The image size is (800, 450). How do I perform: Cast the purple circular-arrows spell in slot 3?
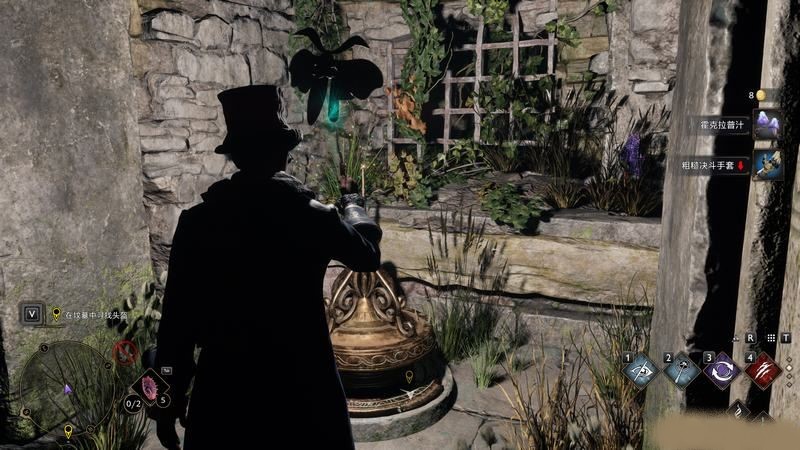click(721, 370)
